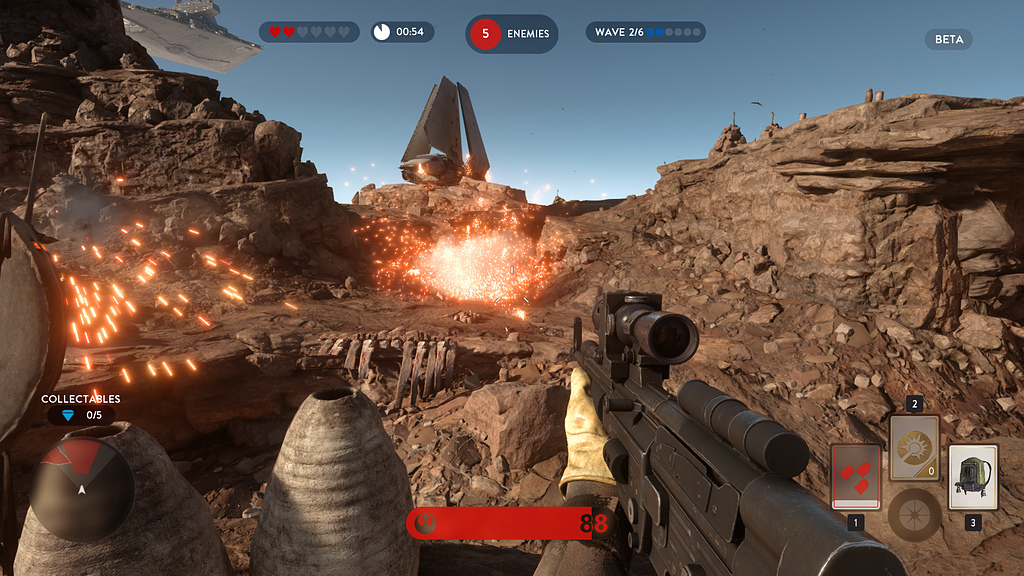Click the round starburst power-up slot
The height and width of the screenshot is (576, 1024).
tap(914, 514)
